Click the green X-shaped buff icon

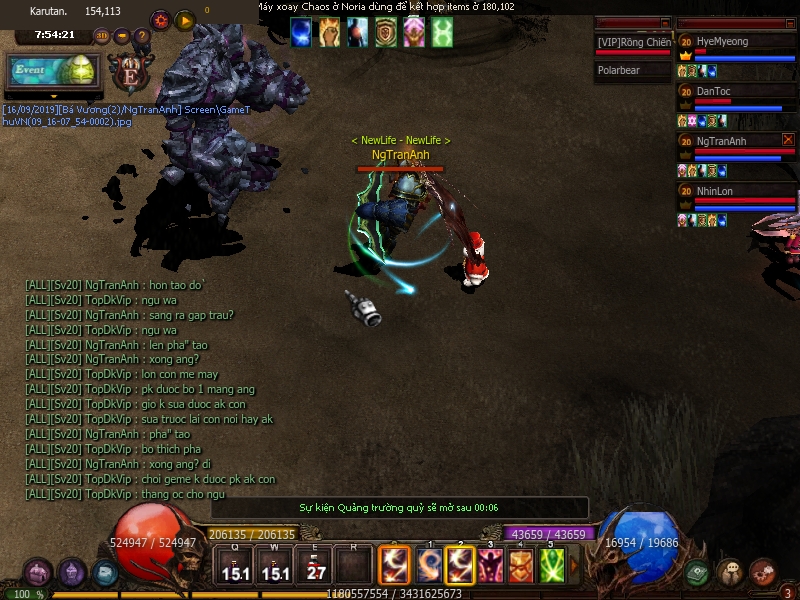point(442,33)
